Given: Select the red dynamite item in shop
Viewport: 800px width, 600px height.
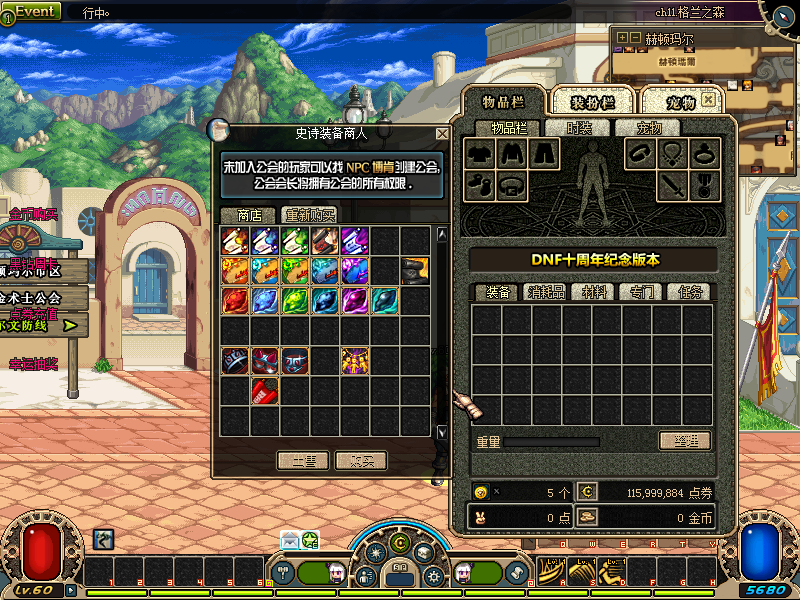Looking at the screenshot, I should pyautogui.click(x=265, y=391).
